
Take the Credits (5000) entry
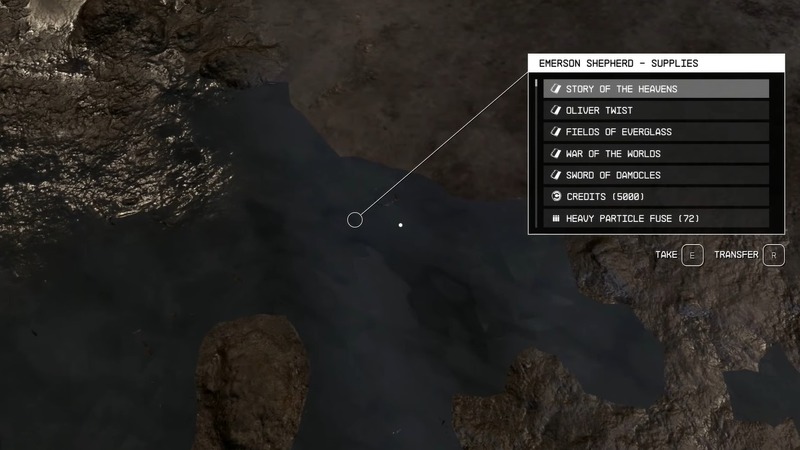pyautogui.click(x=655, y=197)
